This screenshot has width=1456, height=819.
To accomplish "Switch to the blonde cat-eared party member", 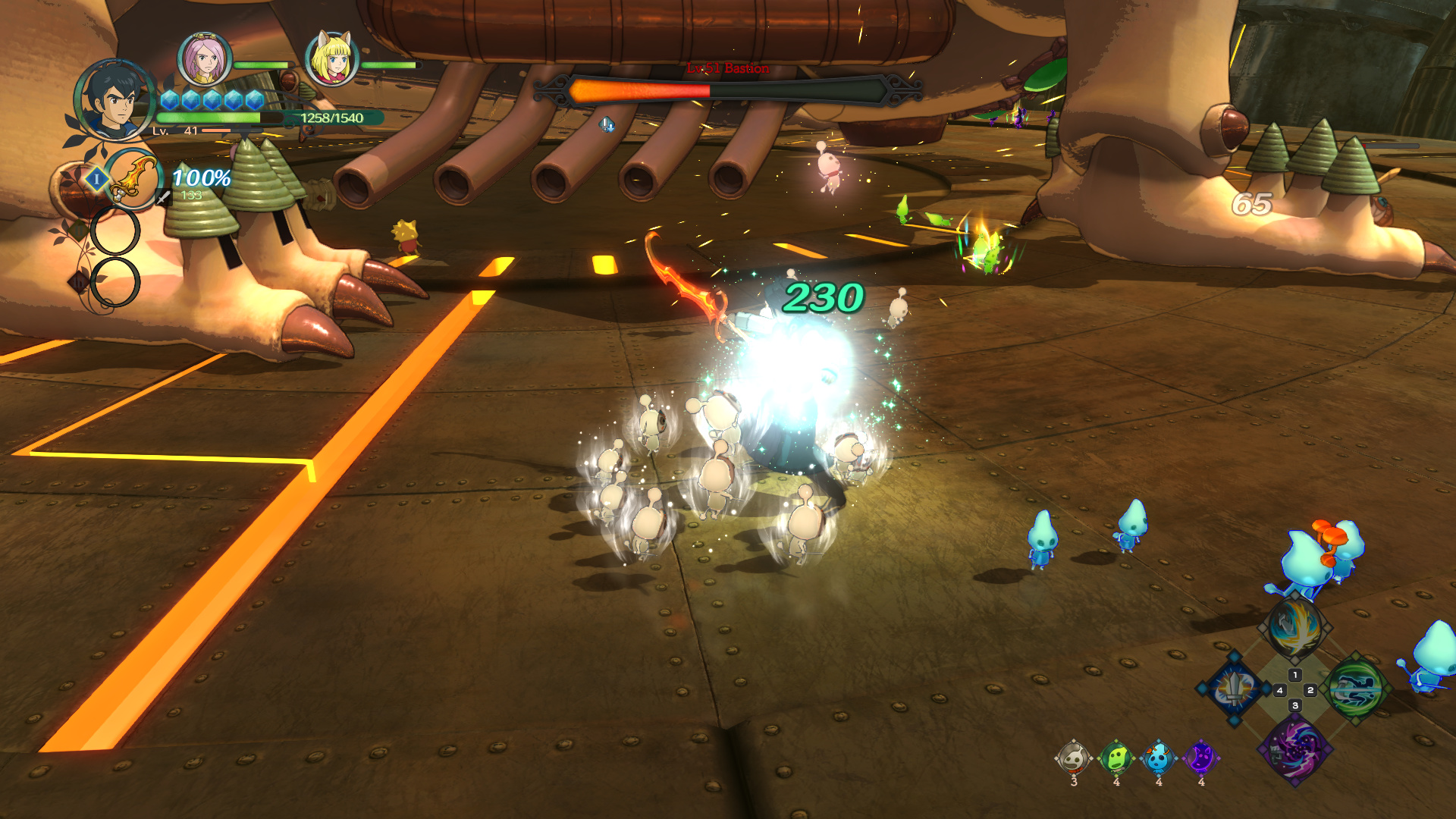I will (x=331, y=59).
